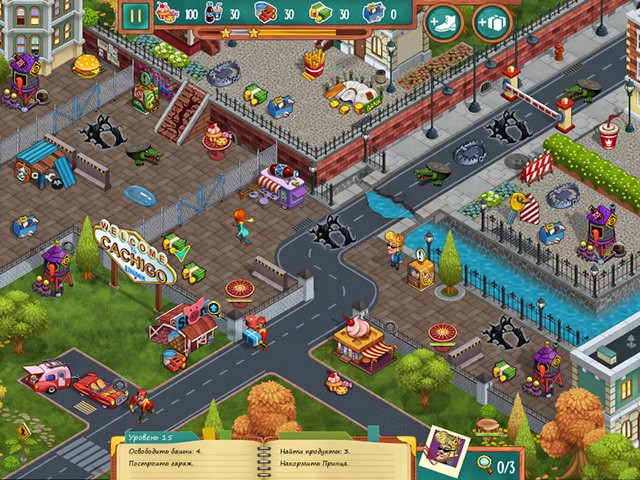Click the magnifying glass hidden-object counter
The image size is (640, 480).
point(497,464)
